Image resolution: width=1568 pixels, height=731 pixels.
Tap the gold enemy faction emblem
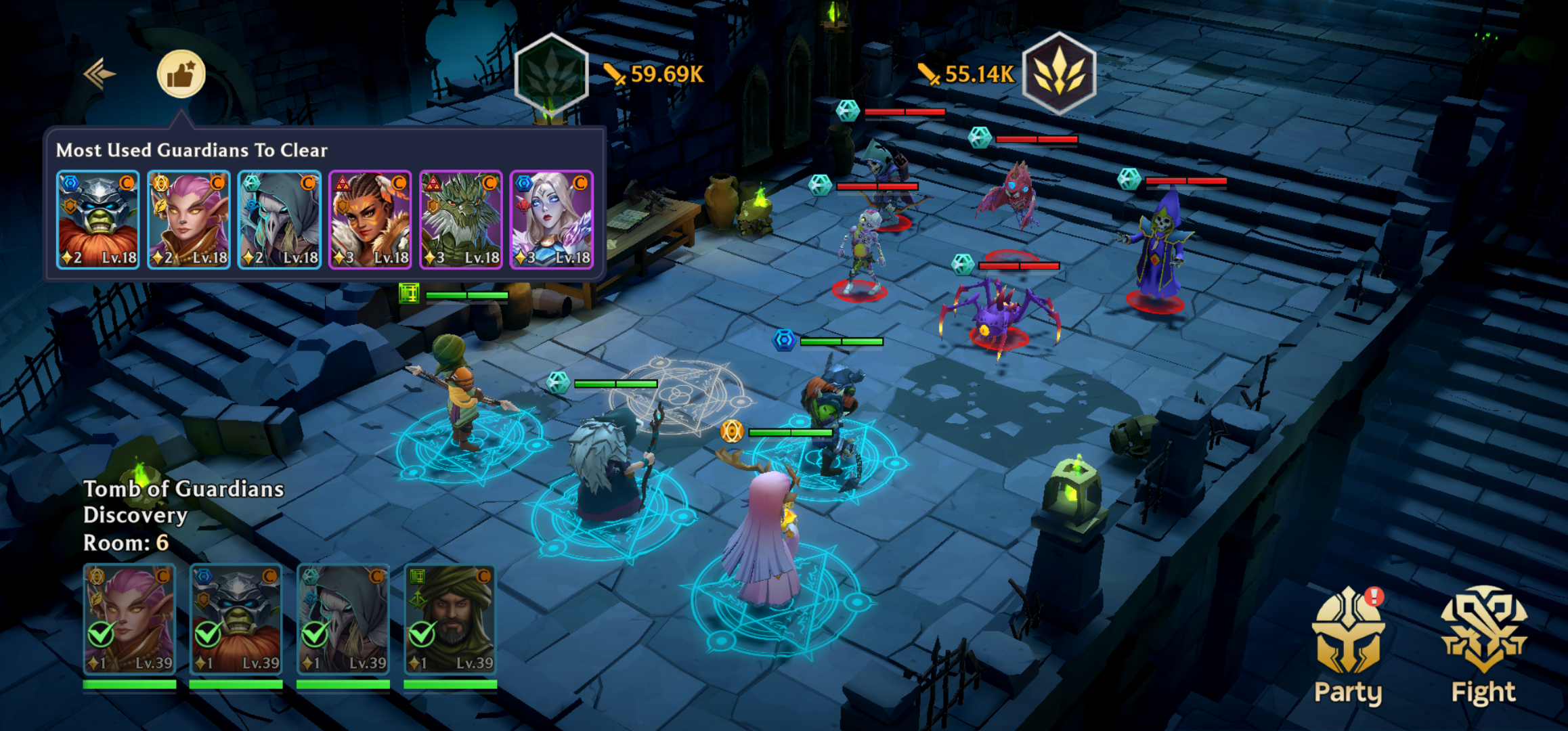[1059, 73]
